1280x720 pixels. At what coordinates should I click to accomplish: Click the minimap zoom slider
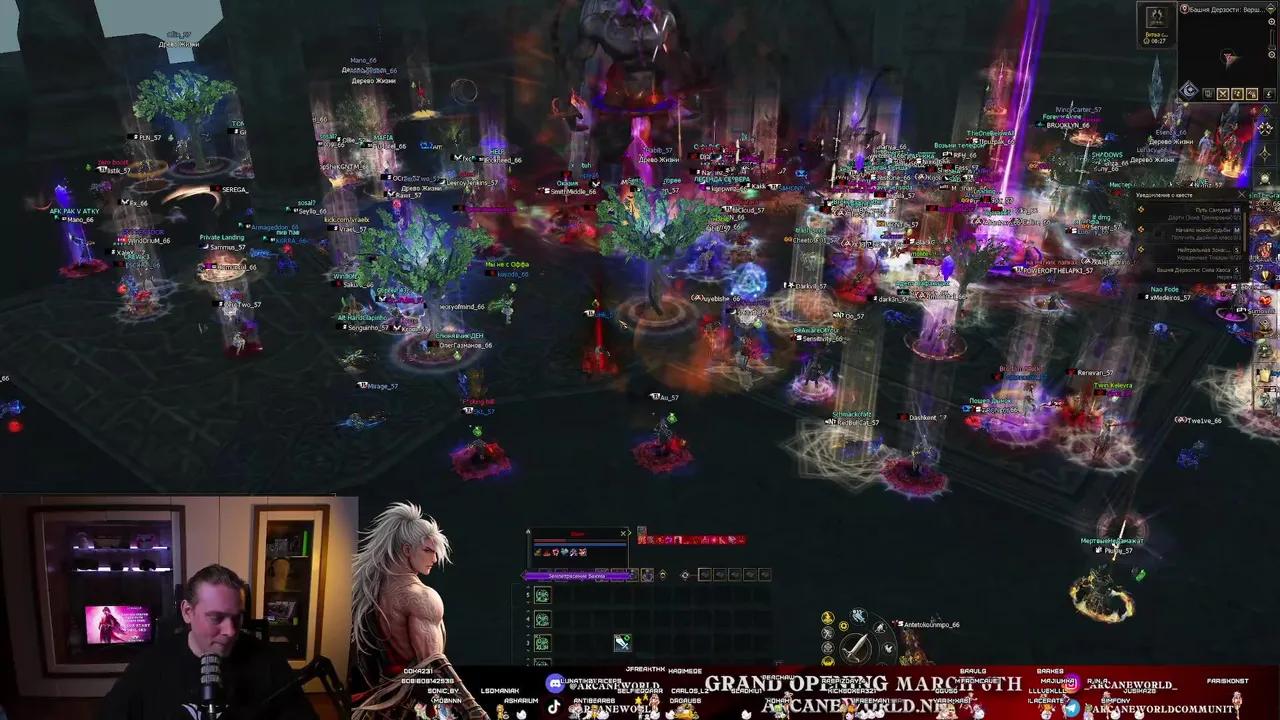pos(1272,40)
